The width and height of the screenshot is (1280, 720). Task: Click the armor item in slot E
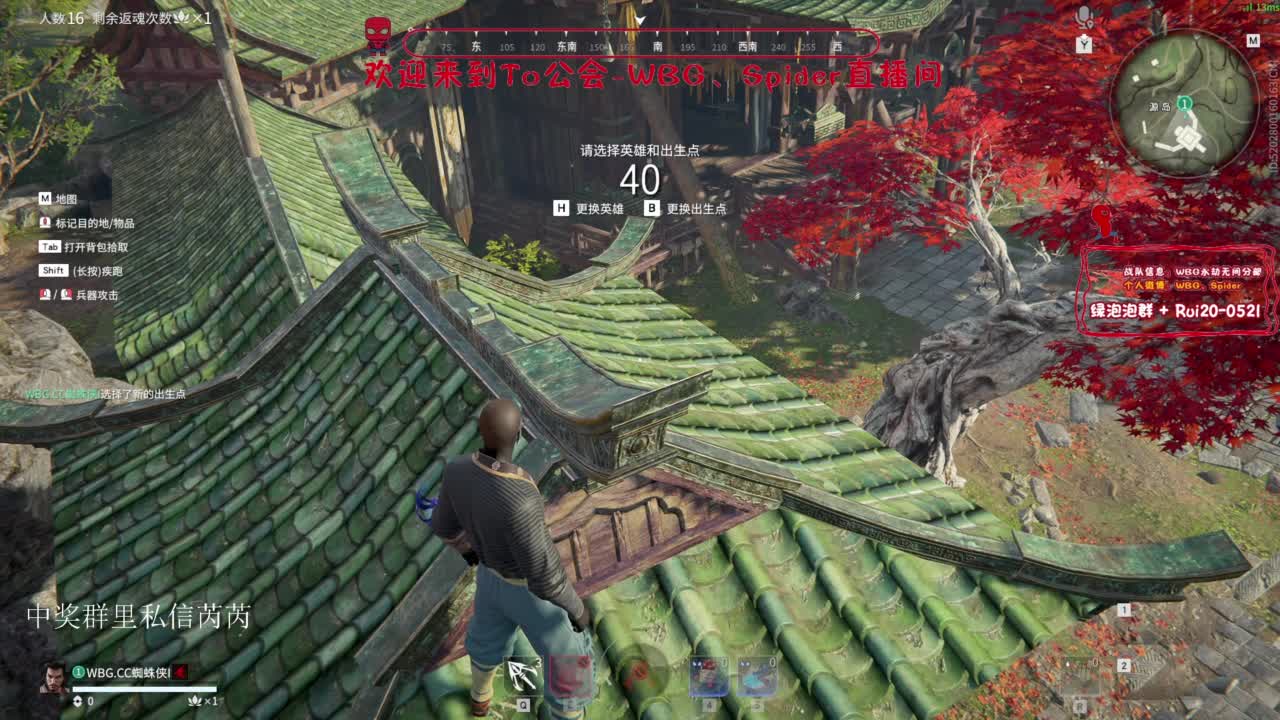pyautogui.click(x=571, y=676)
